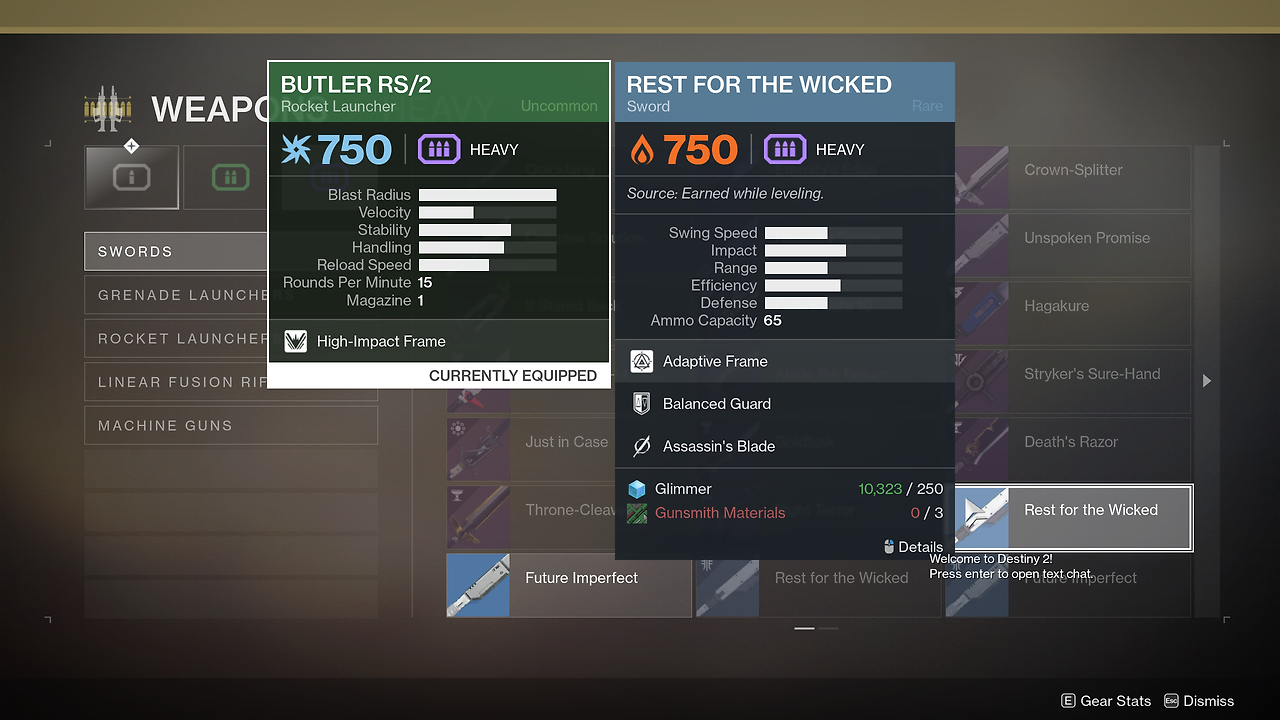Switch to the green special ammo tab

pos(230,178)
